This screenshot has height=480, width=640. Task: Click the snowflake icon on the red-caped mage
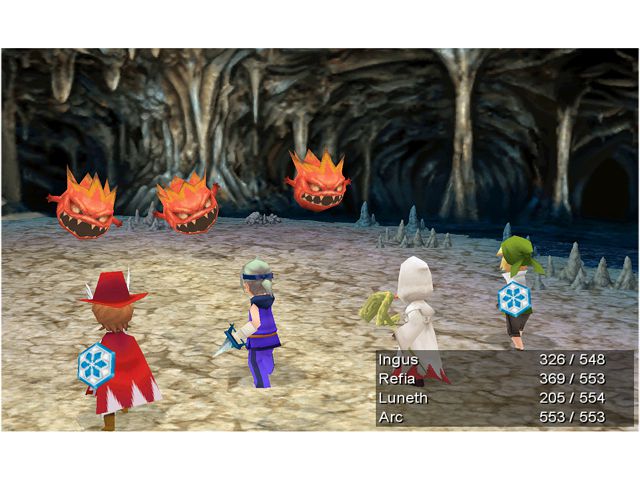97,365
